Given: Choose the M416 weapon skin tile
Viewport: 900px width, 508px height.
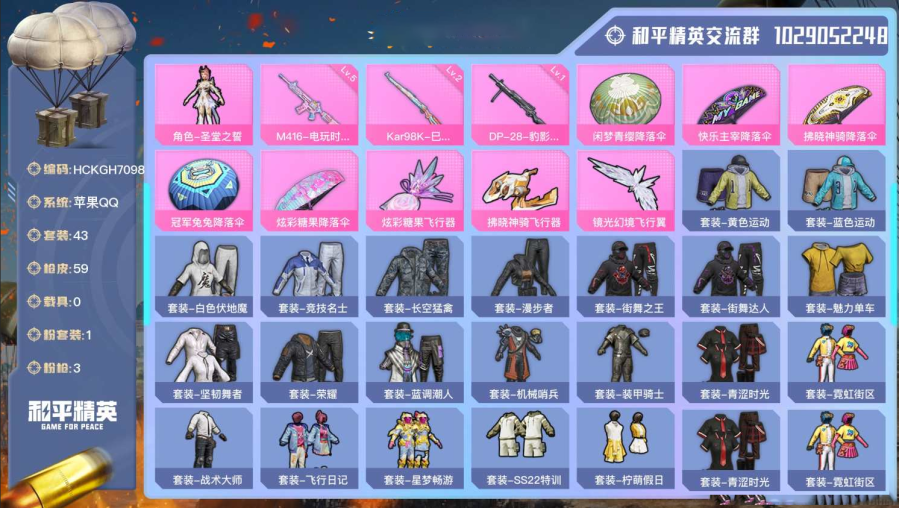Looking at the screenshot, I should click(x=308, y=103).
